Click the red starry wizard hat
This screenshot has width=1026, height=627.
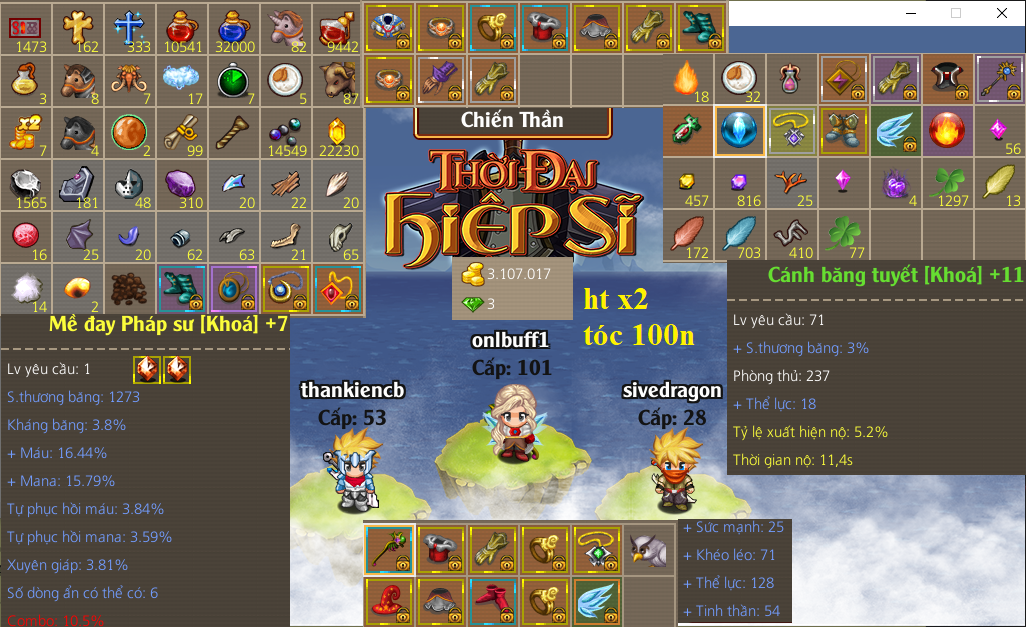[x=389, y=599]
